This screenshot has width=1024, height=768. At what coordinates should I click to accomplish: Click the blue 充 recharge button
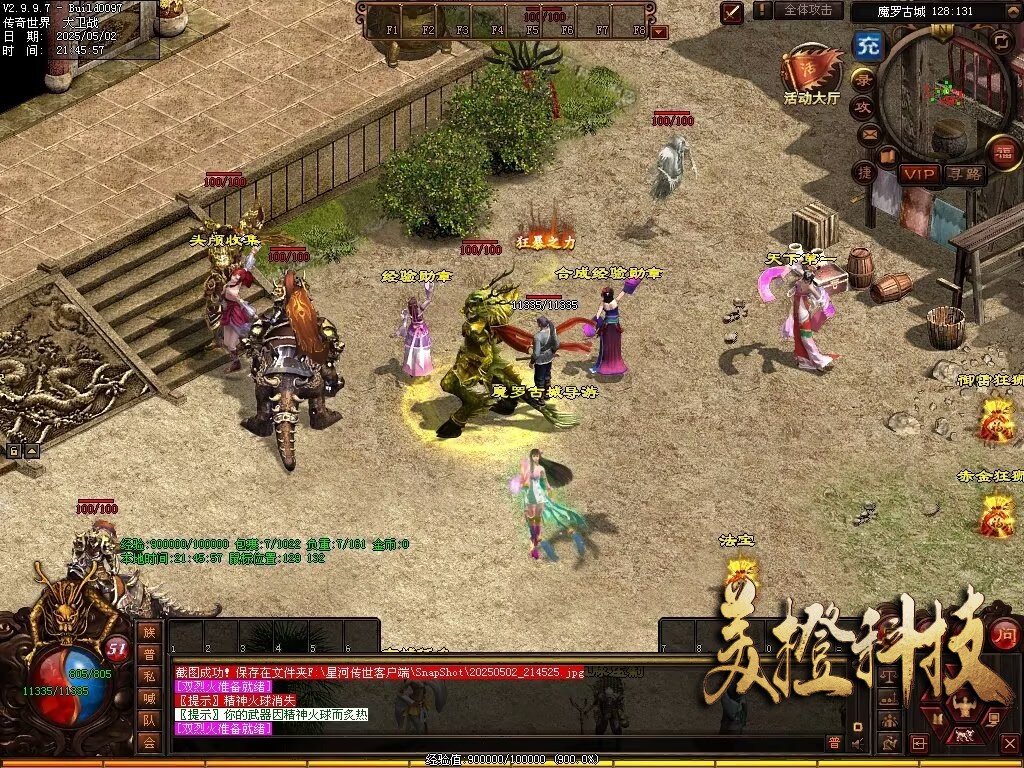[867, 45]
